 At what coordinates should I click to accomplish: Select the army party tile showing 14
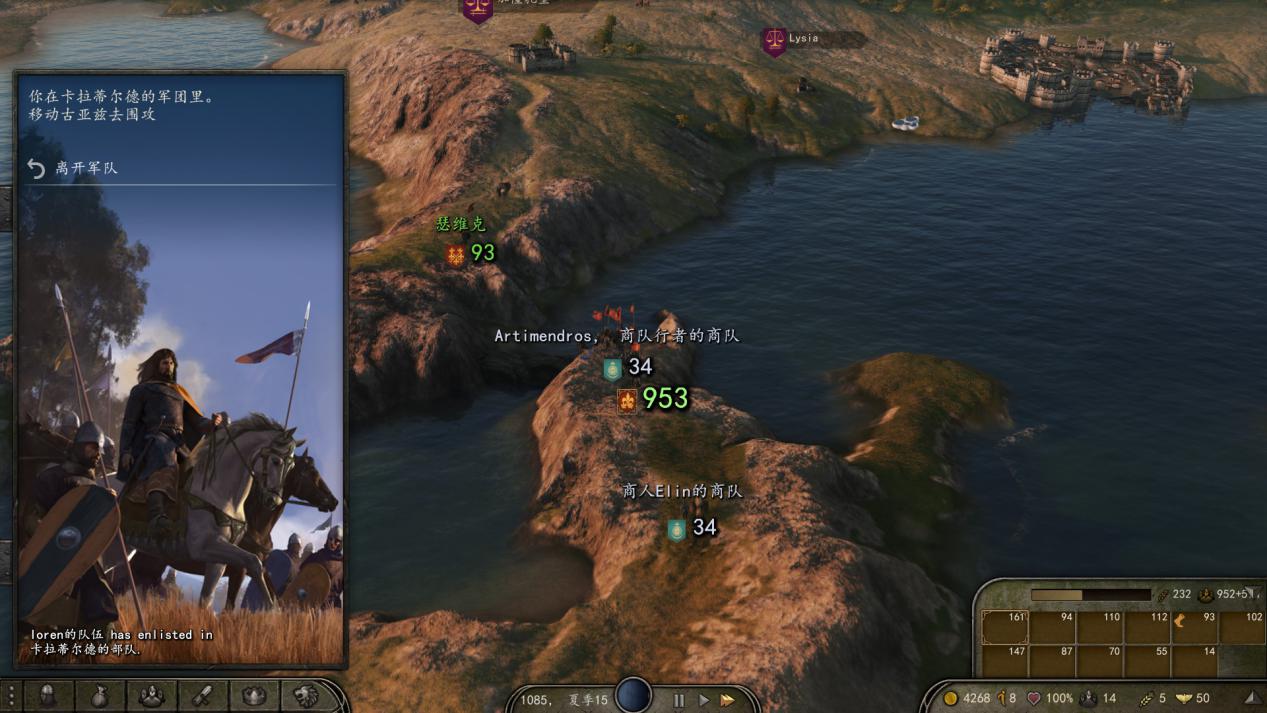(x=1196, y=660)
